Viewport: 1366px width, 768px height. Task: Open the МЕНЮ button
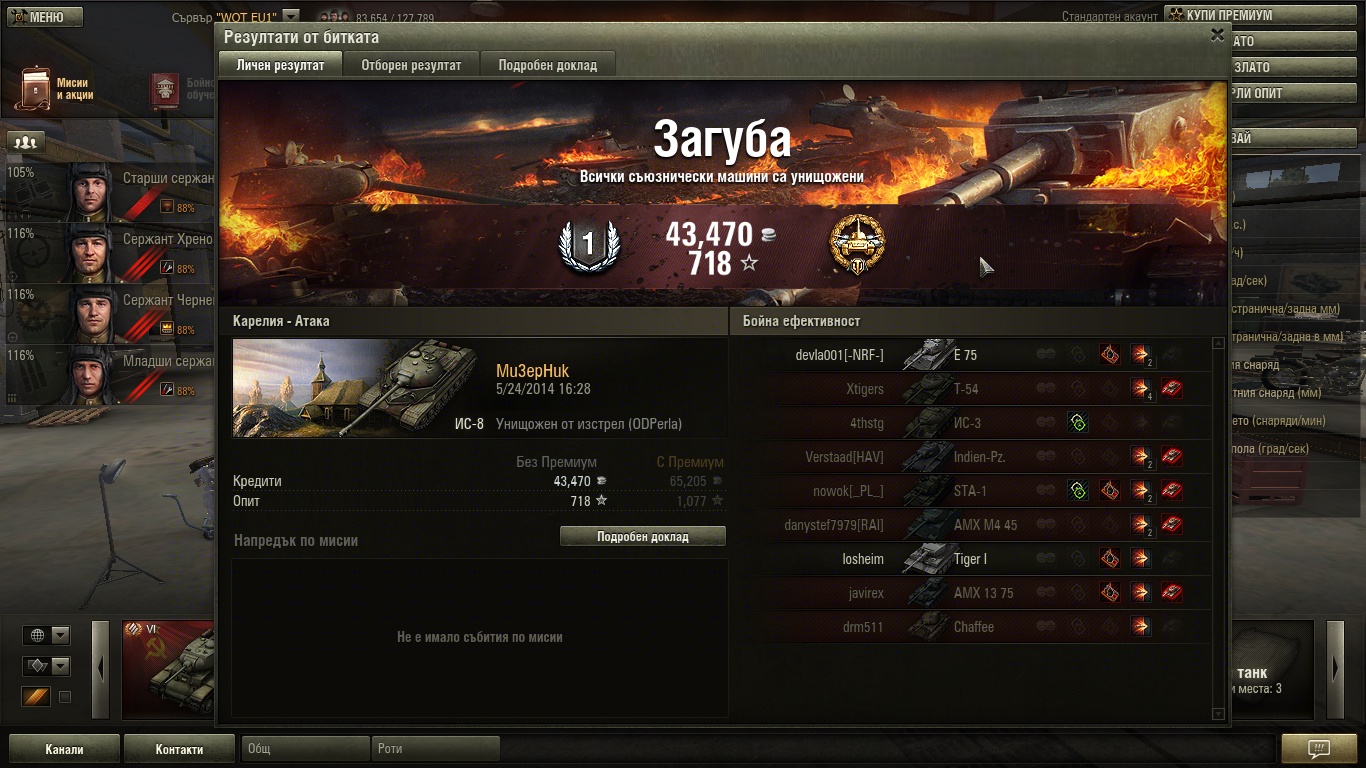pos(42,17)
